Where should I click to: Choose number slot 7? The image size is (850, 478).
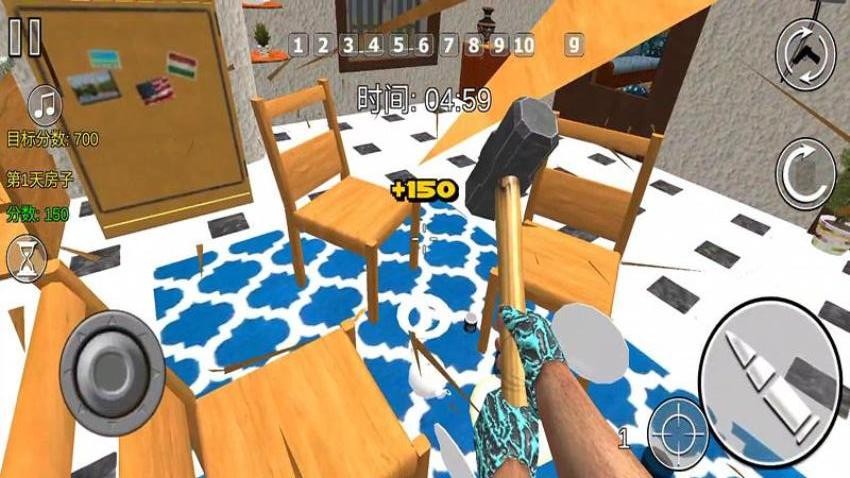coord(448,45)
